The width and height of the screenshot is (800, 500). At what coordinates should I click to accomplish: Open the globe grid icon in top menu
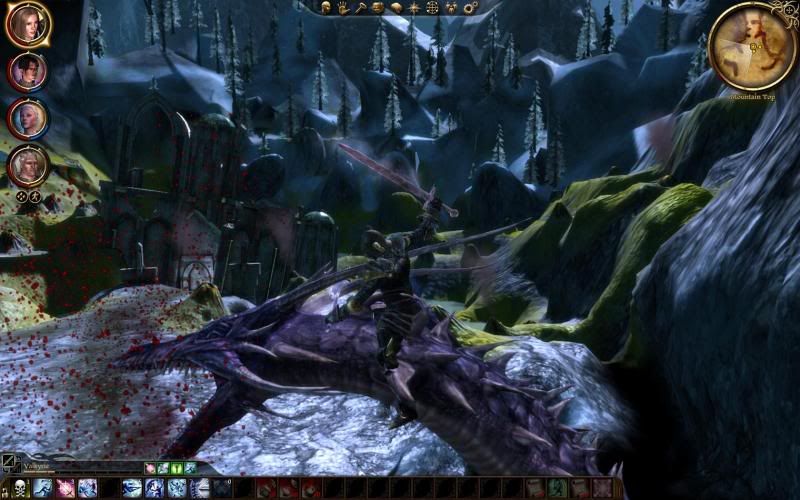[x=432, y=8]
